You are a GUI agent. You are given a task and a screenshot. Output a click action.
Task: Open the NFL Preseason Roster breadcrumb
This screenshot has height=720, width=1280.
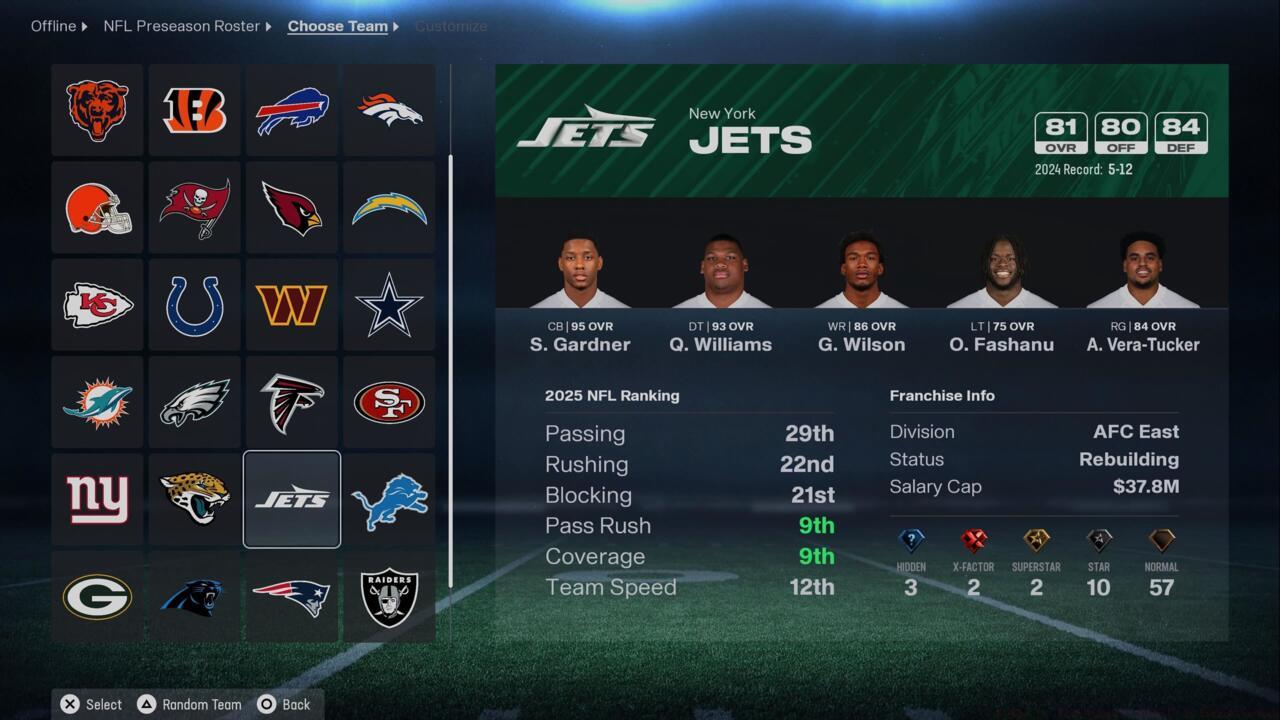[182, 26]
